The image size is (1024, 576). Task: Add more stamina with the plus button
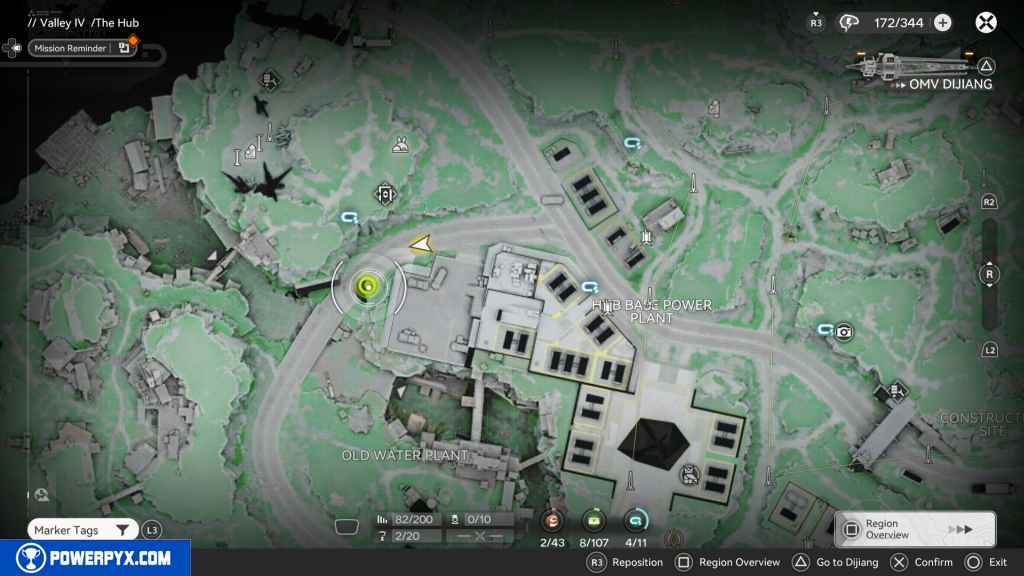point(942,22)
